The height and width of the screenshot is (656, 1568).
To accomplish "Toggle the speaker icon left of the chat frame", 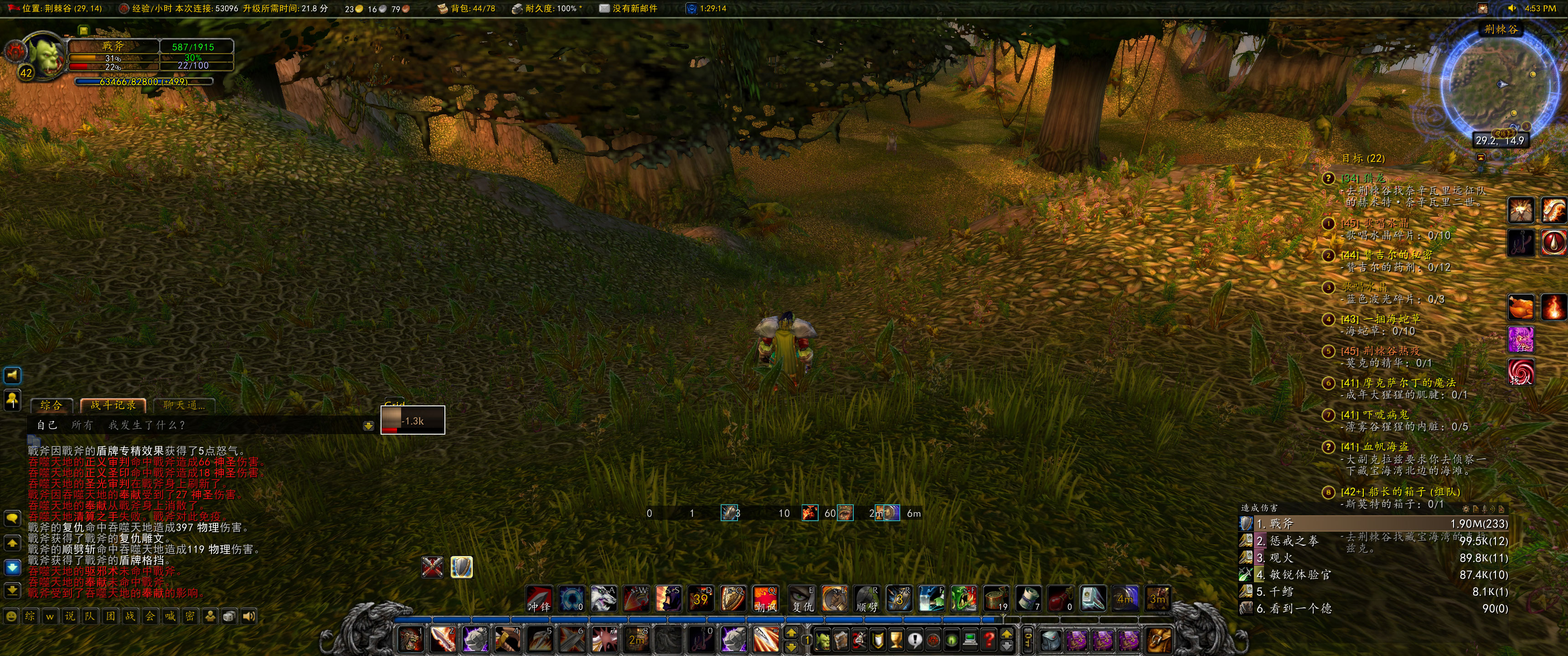I will click(x=12, y=375).
